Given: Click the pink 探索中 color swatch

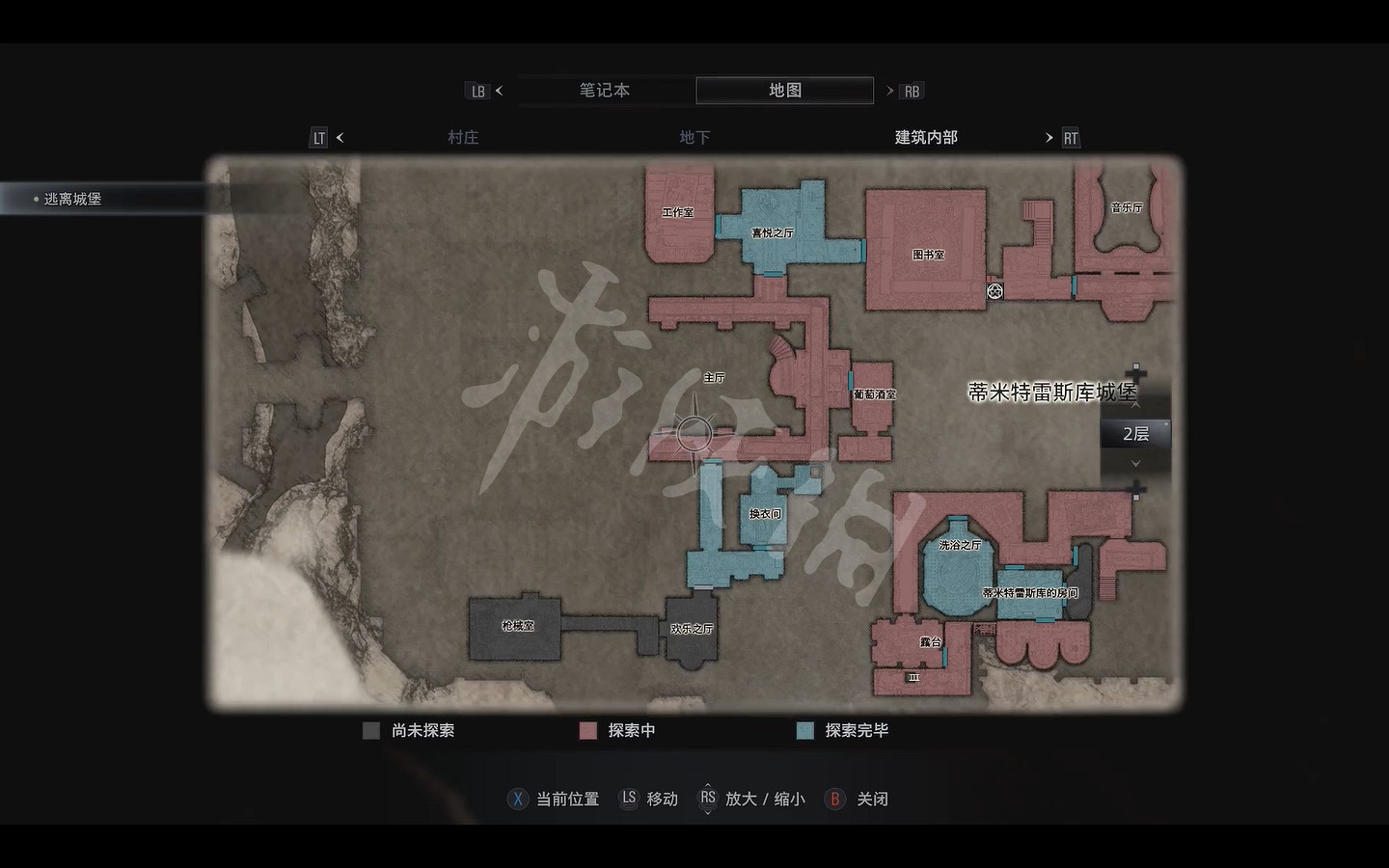Looking at the screenshot, I should point(587,730).
